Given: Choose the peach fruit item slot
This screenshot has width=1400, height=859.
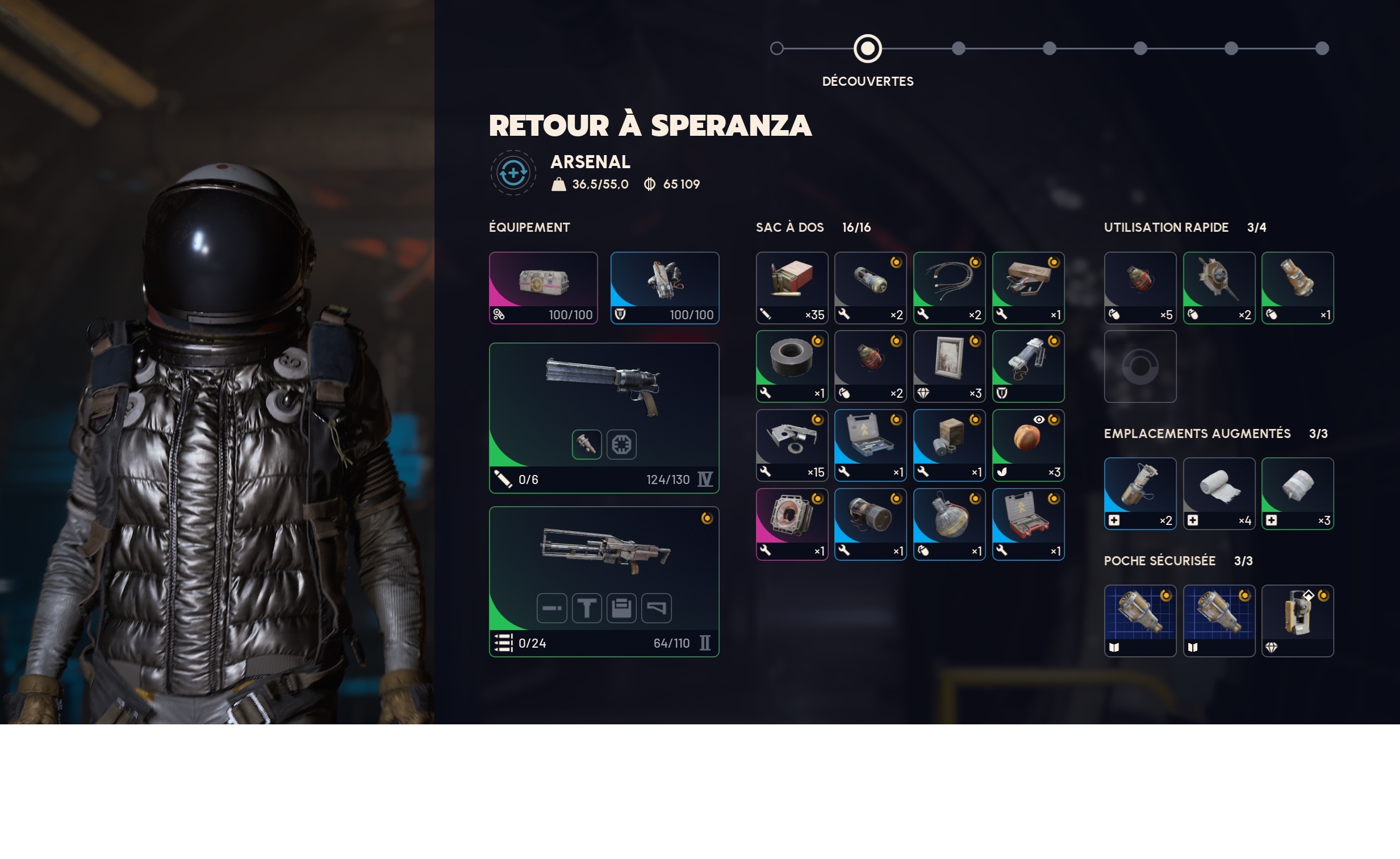Looking at the screenshot, I should [1028, 445].
